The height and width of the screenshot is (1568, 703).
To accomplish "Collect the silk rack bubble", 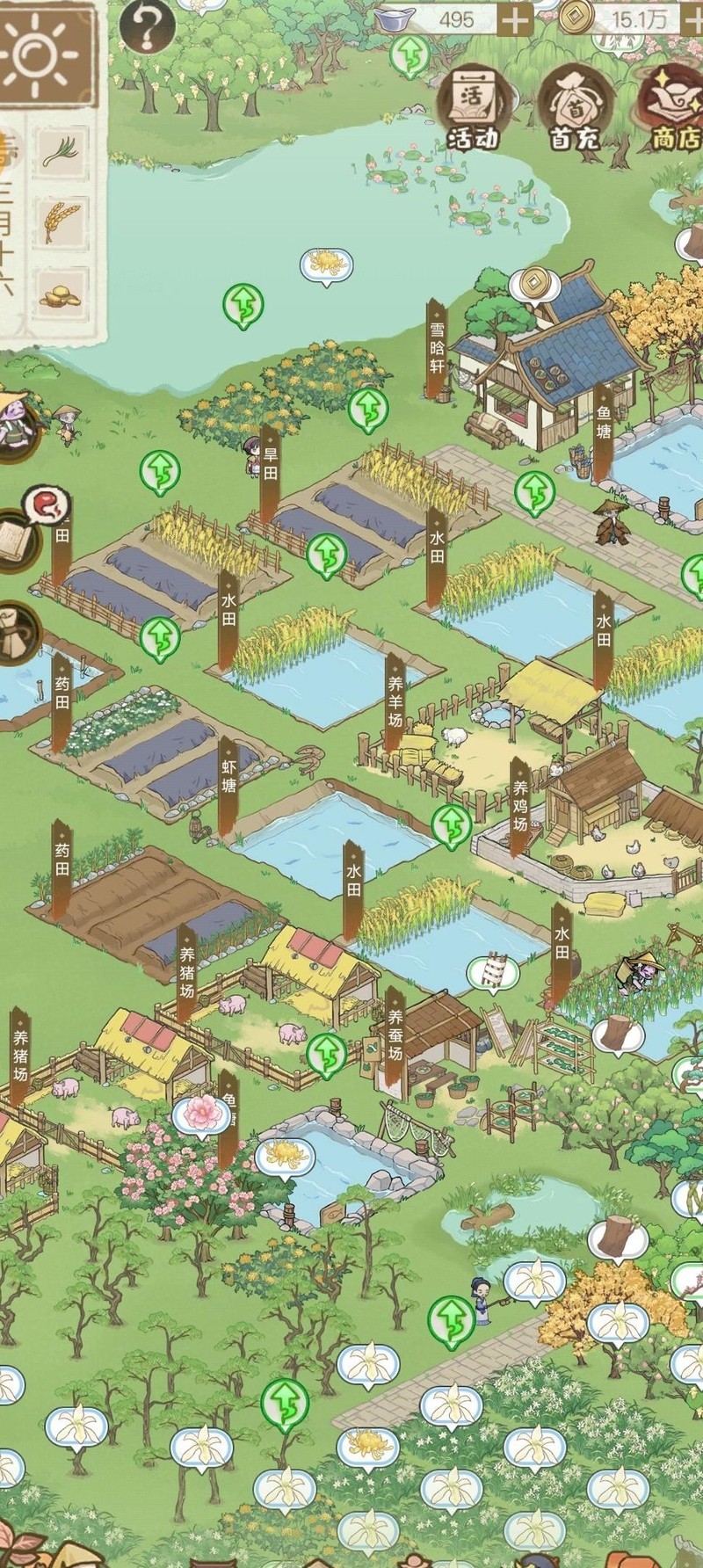I will coord(493,971).
